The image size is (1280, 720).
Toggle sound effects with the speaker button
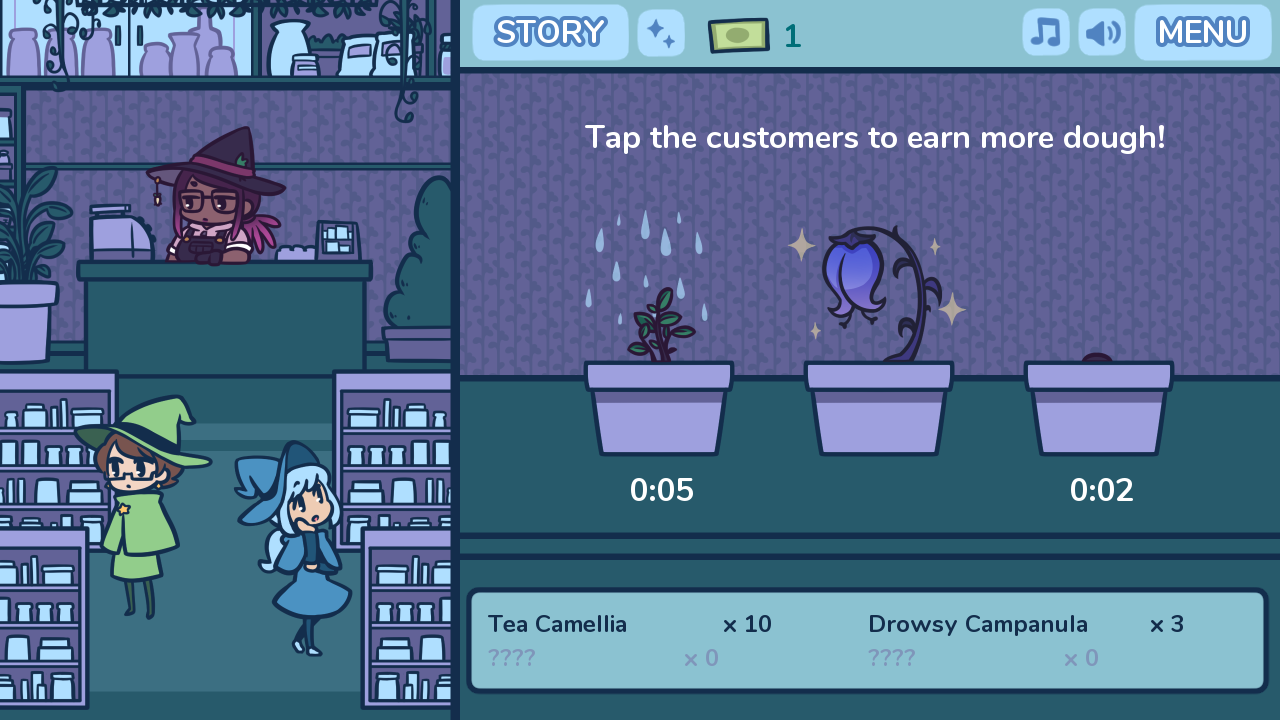(1101, 32)
